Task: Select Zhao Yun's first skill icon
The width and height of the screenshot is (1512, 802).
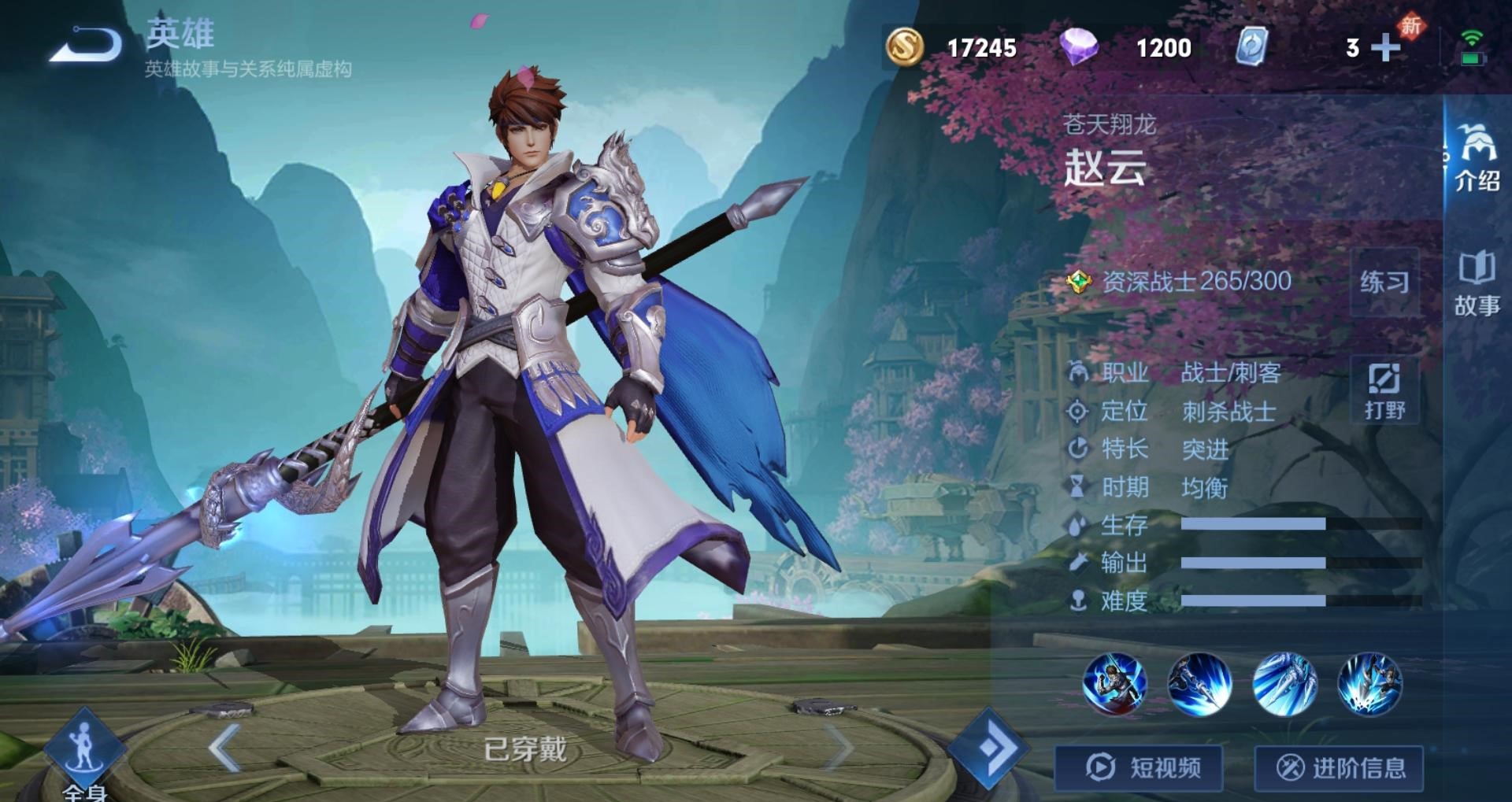Action: pyautogui.click(x=1118, y=684)
